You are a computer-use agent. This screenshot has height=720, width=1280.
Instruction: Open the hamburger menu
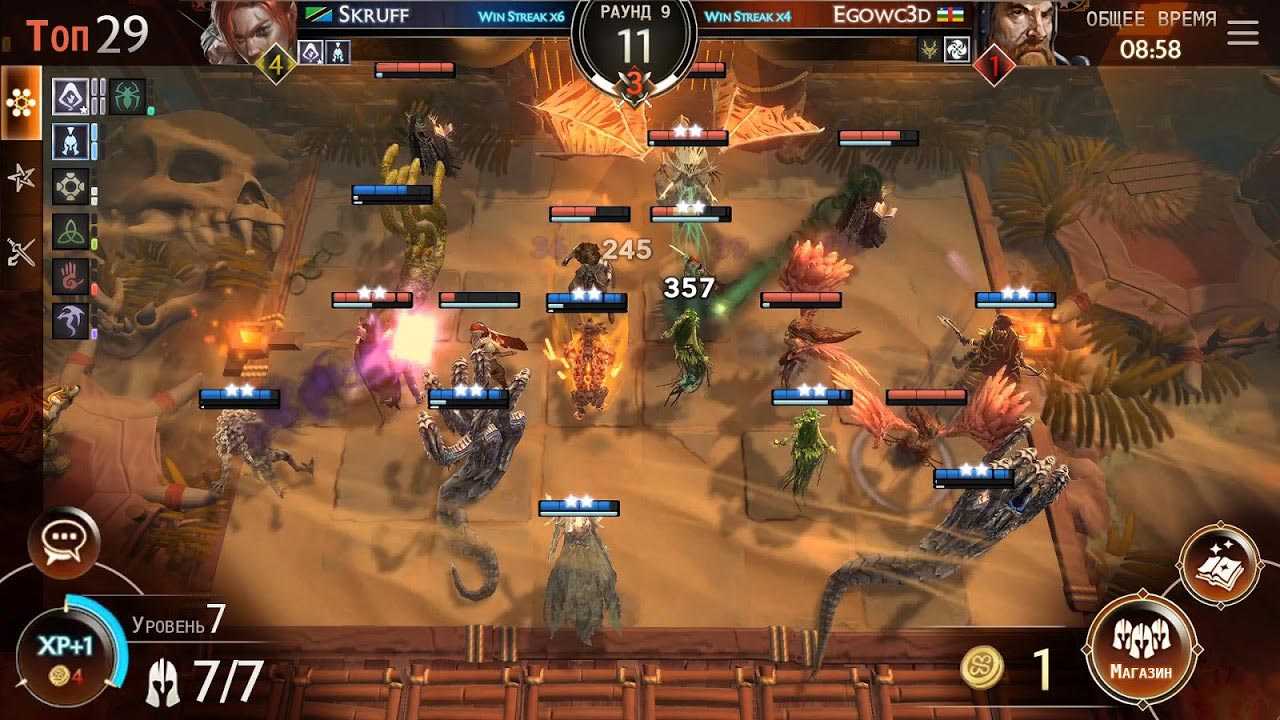click(1243, 33)
